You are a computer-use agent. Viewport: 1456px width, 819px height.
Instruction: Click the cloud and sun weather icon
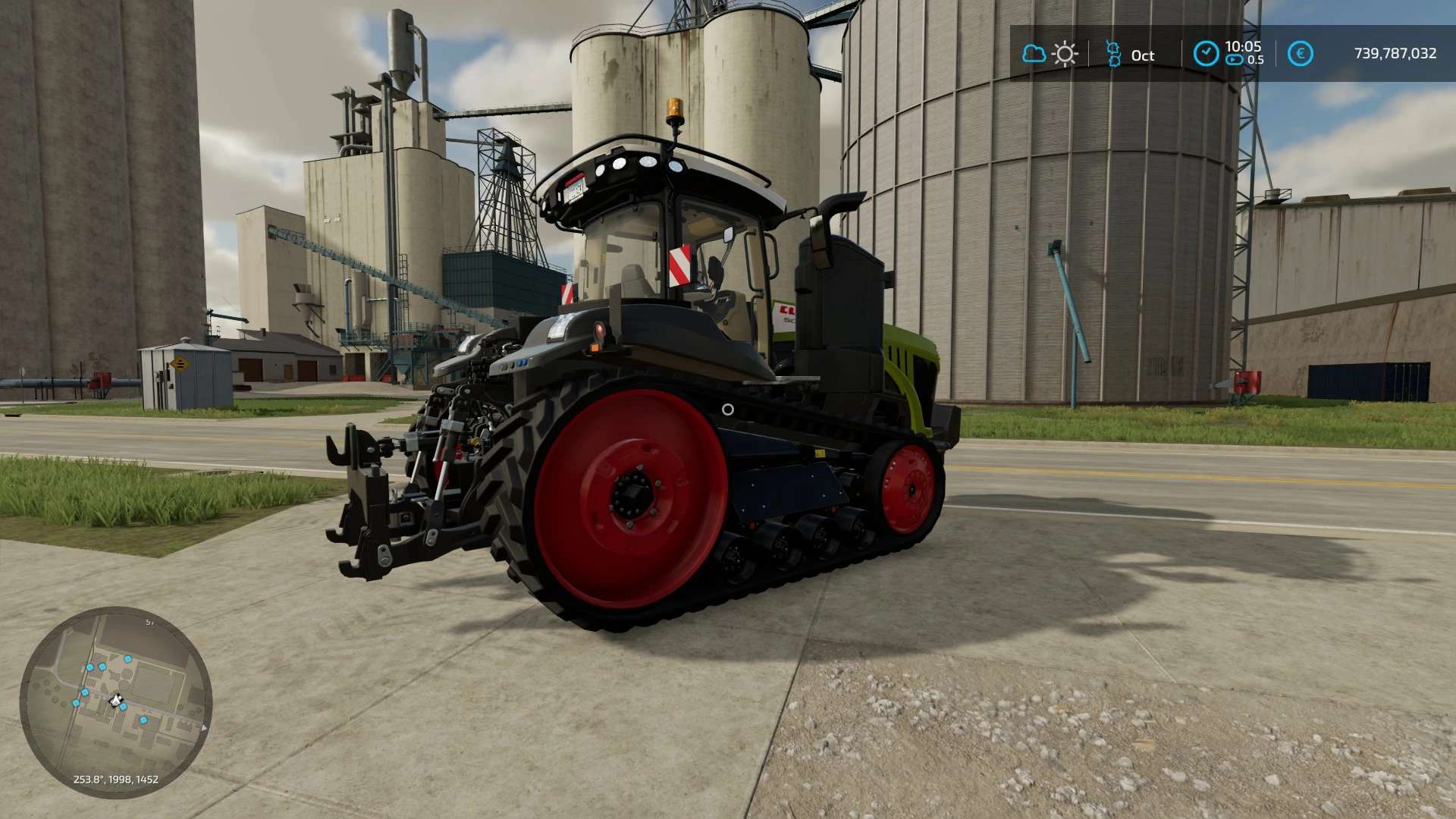click(1050, 55)
